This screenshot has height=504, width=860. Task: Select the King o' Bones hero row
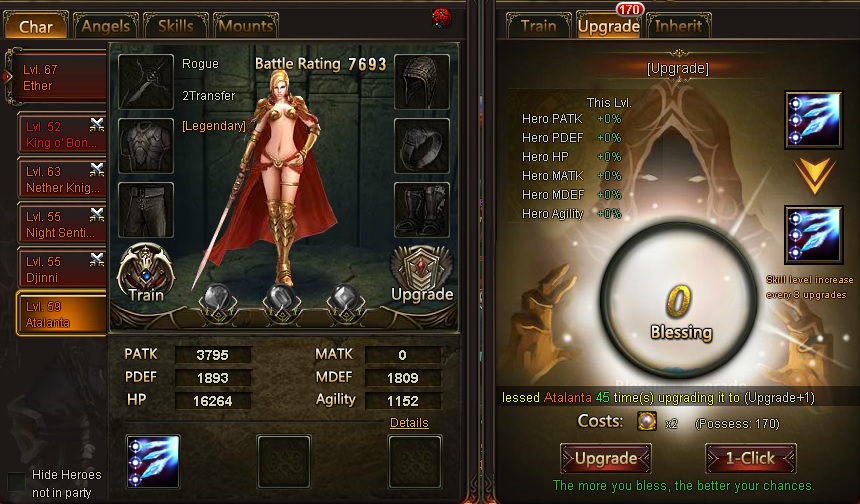tap(62, 135)
